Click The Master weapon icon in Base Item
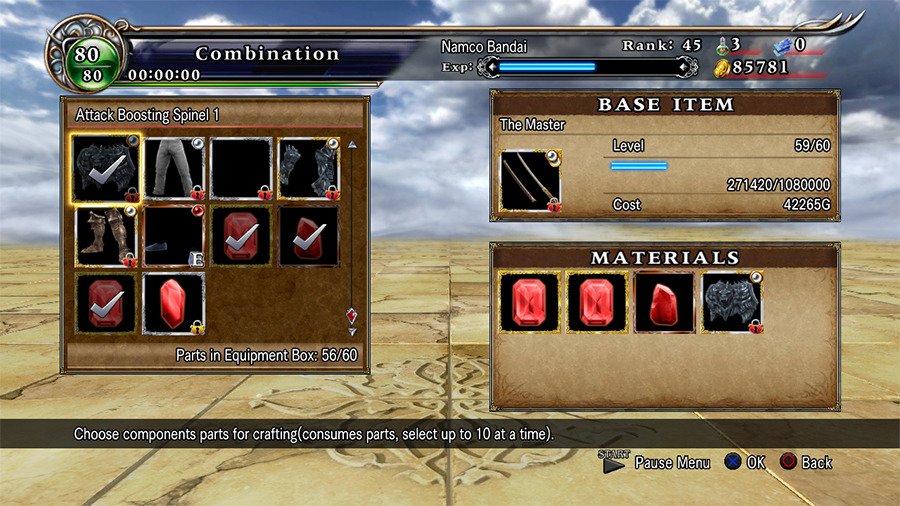 coord(530,181)
